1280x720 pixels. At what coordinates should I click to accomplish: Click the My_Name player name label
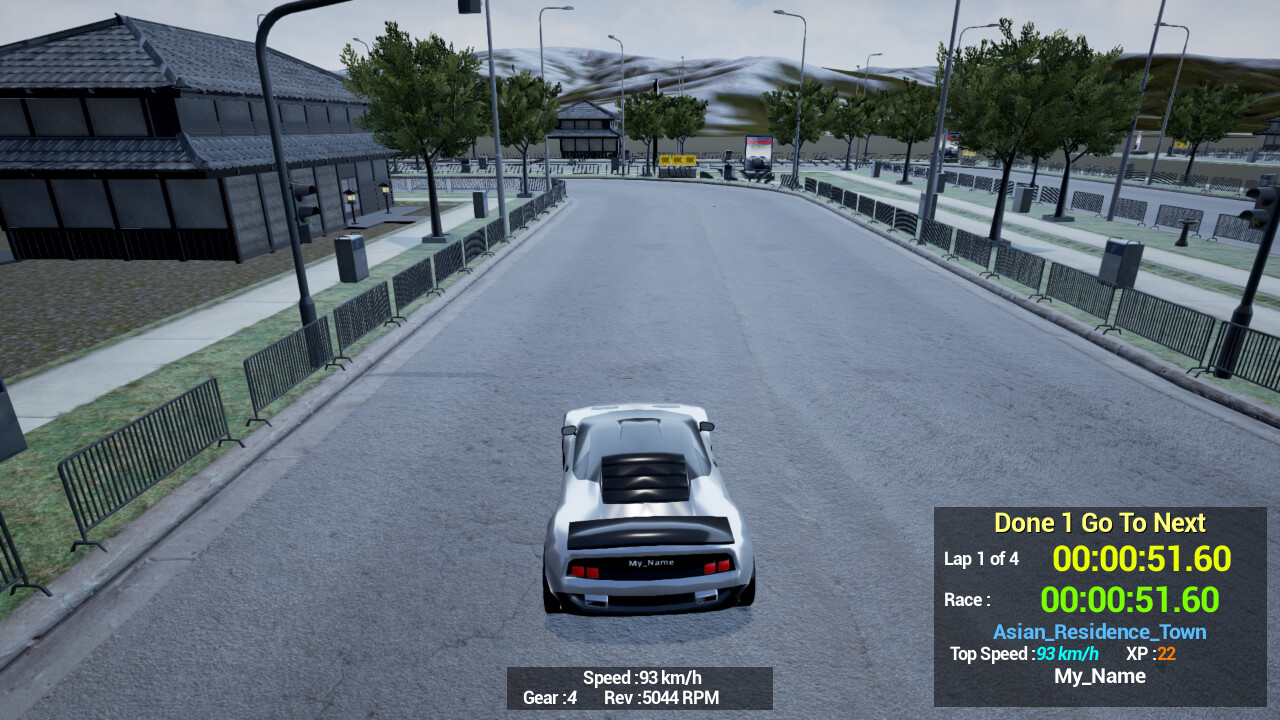click(1099, 676)
